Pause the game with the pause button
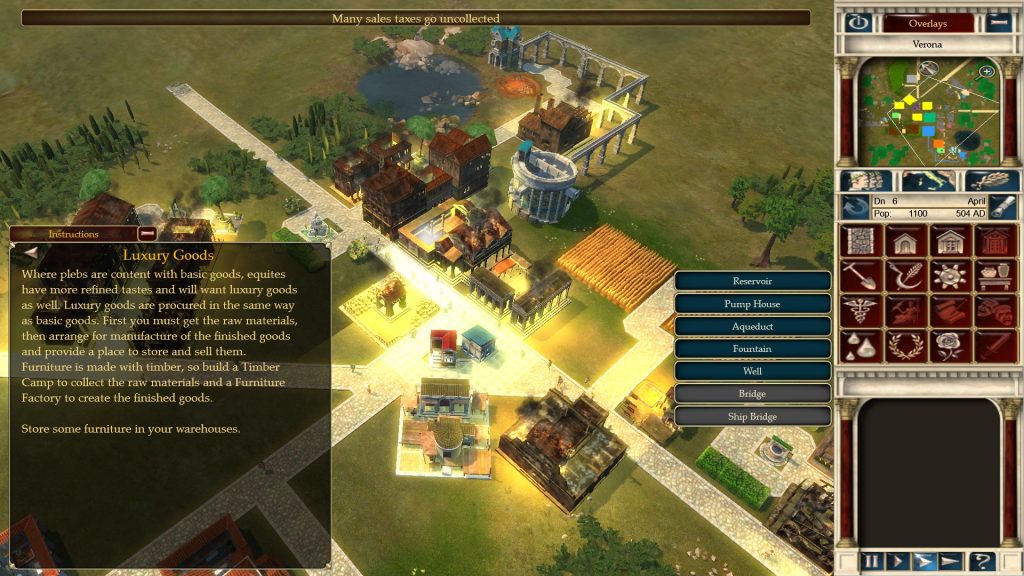Screen dimensions: 1024x576 pyautogui.click(x=872, y=561)
